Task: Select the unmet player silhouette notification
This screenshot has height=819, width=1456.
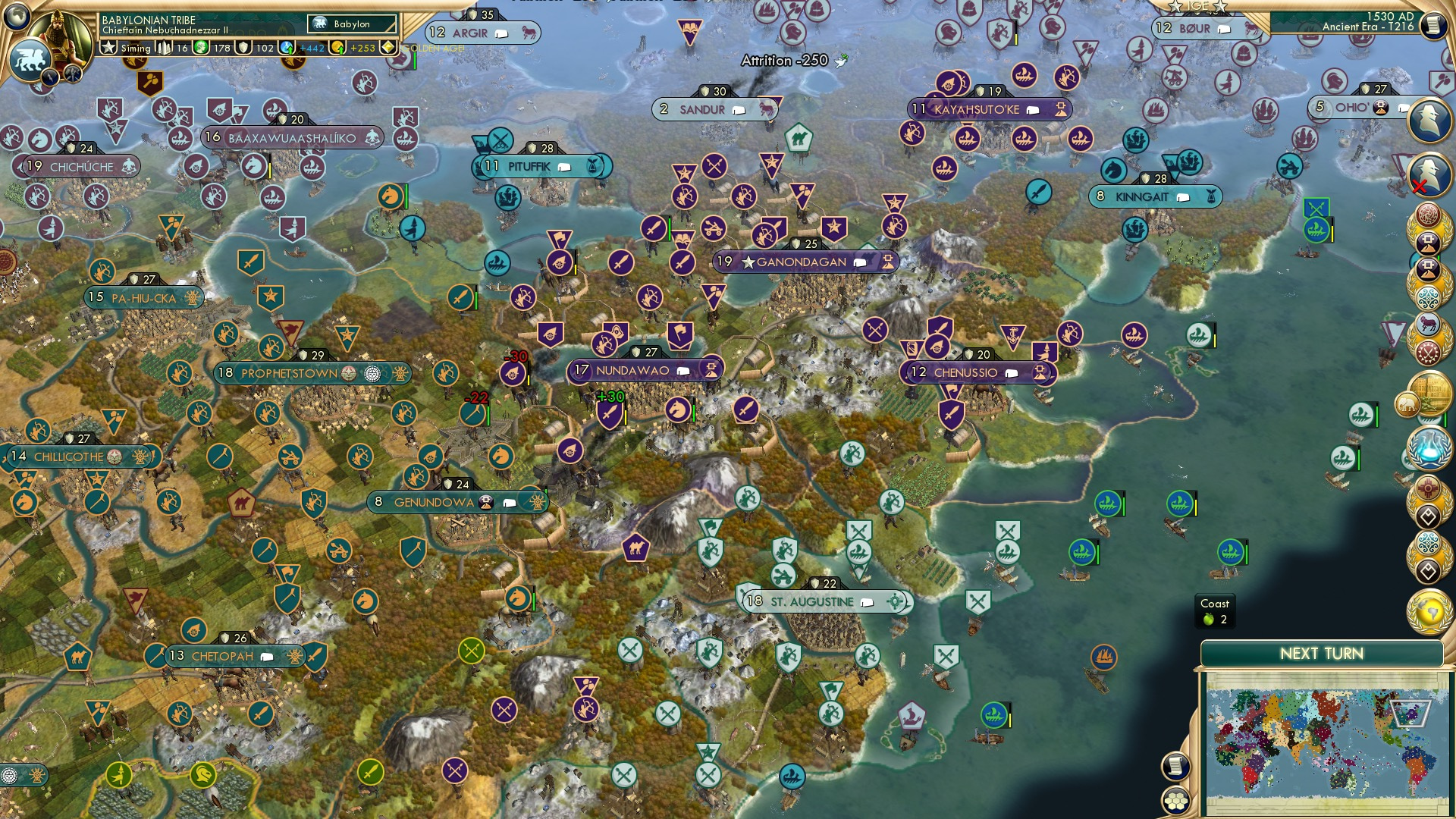Action: click(x=1429, y=120)
